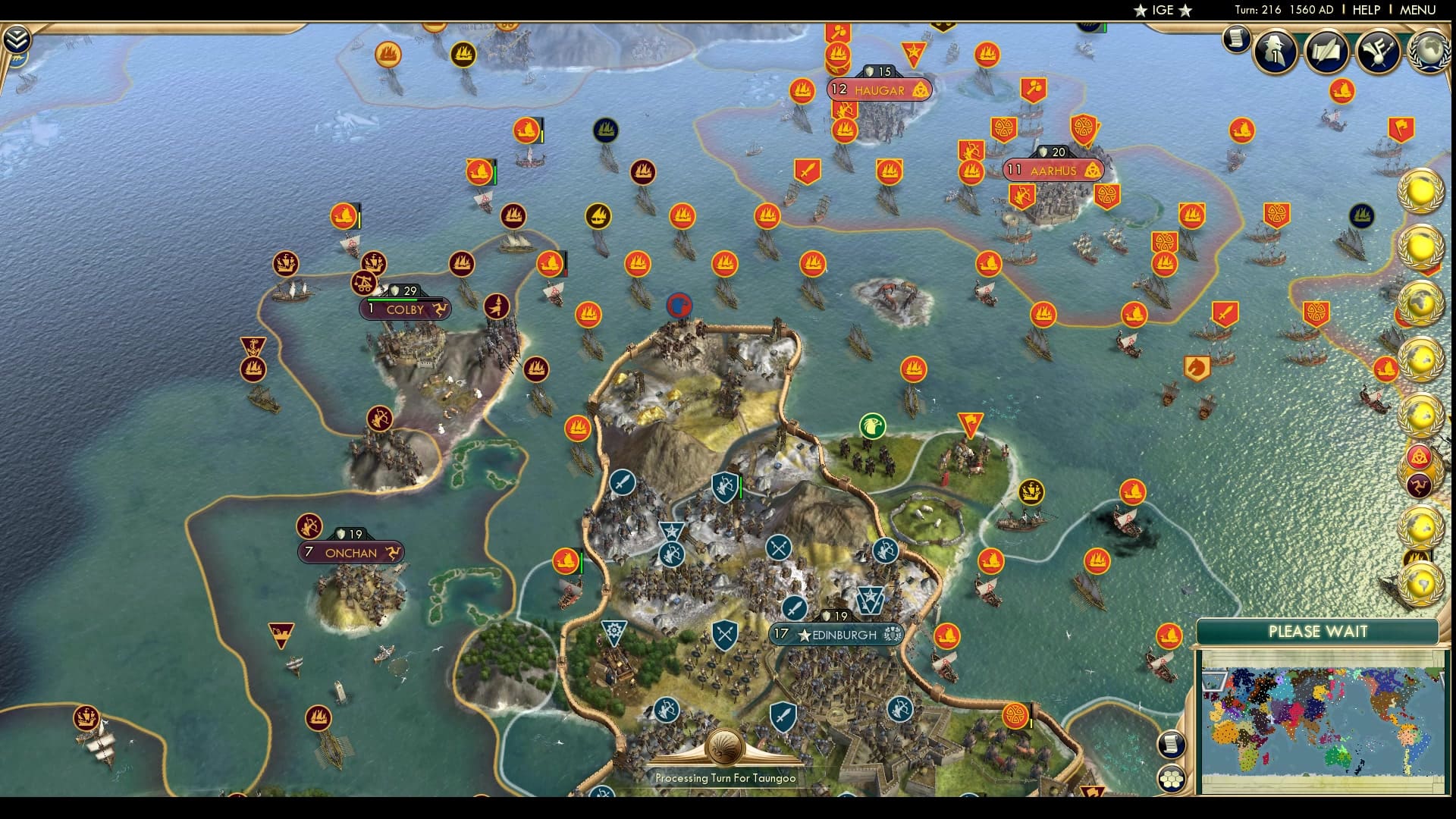The height and width of the screenshot is (819, 1456).
Task: Open the HELP menu
Action: [1365, 10]
